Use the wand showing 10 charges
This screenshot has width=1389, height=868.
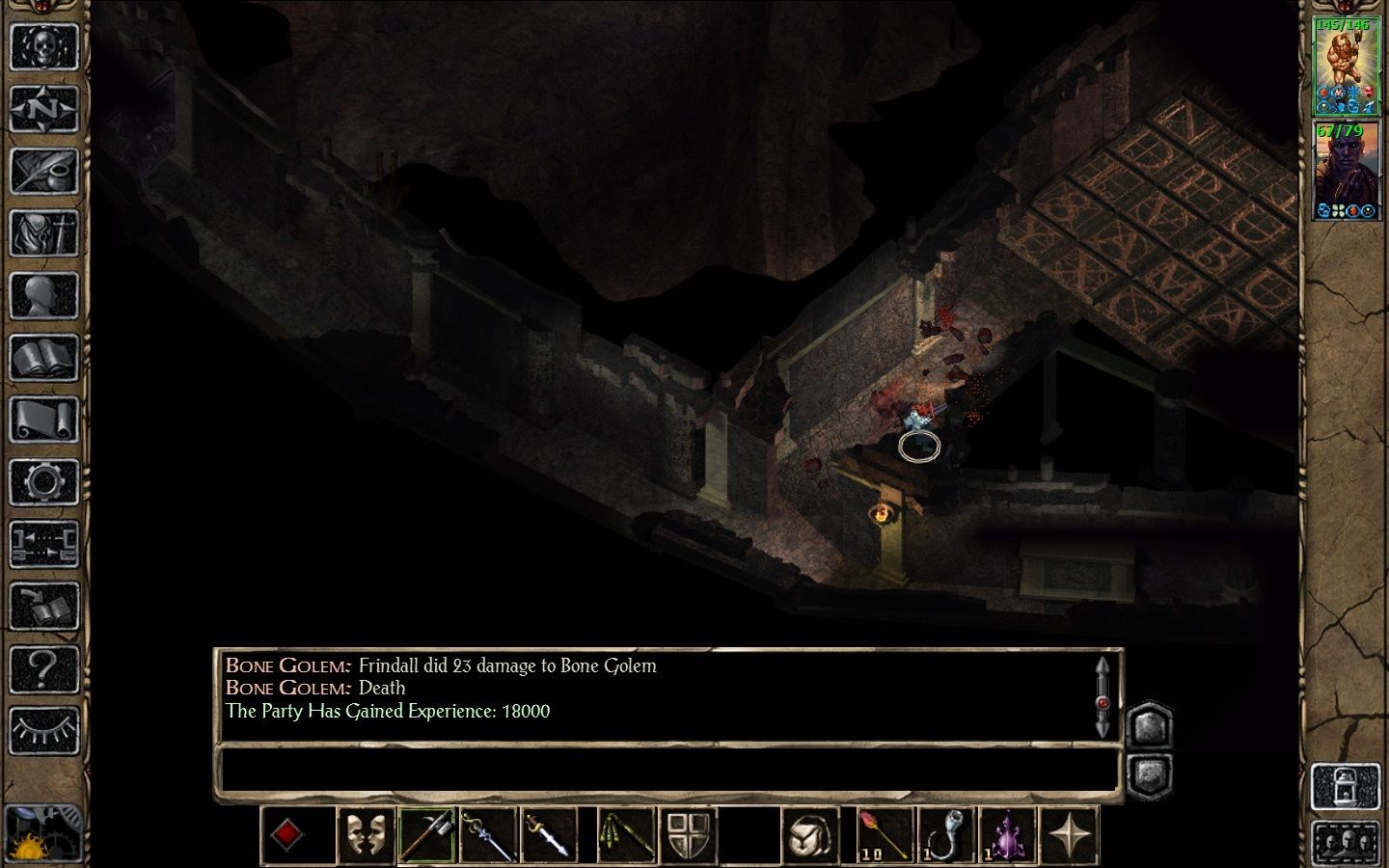[x=884, y=835]
